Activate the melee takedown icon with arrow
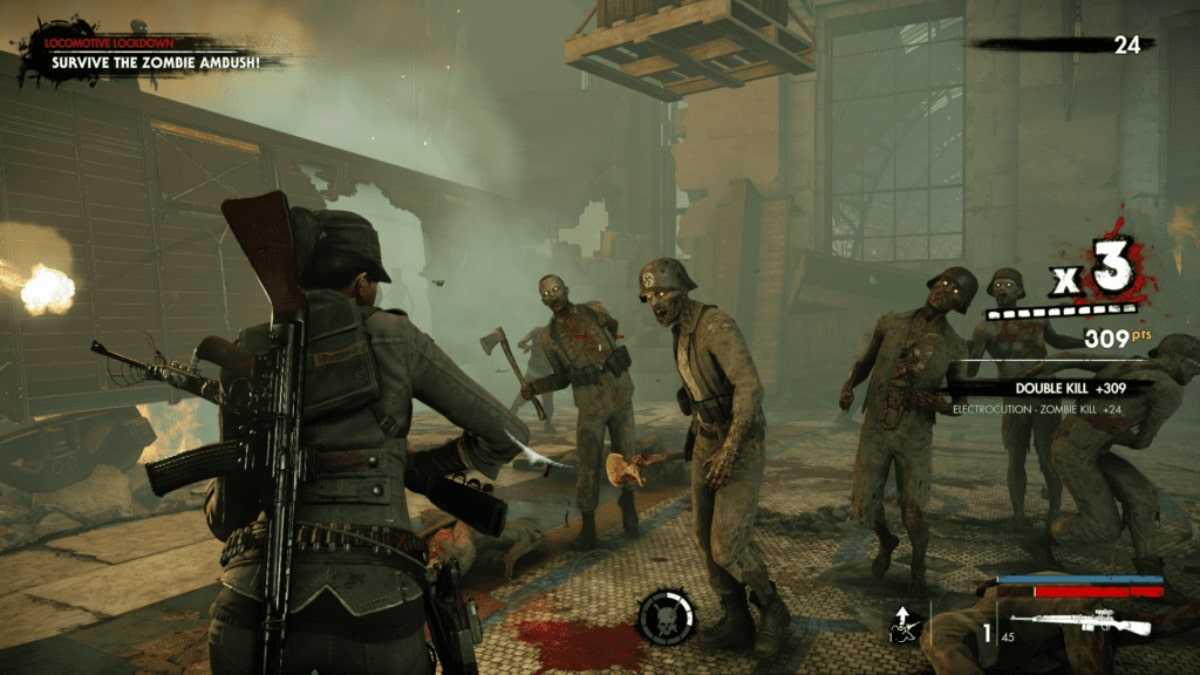Image resolution: width=1200 pixels, height=675 pixels. pyautogui.click(x=905, y=625)
